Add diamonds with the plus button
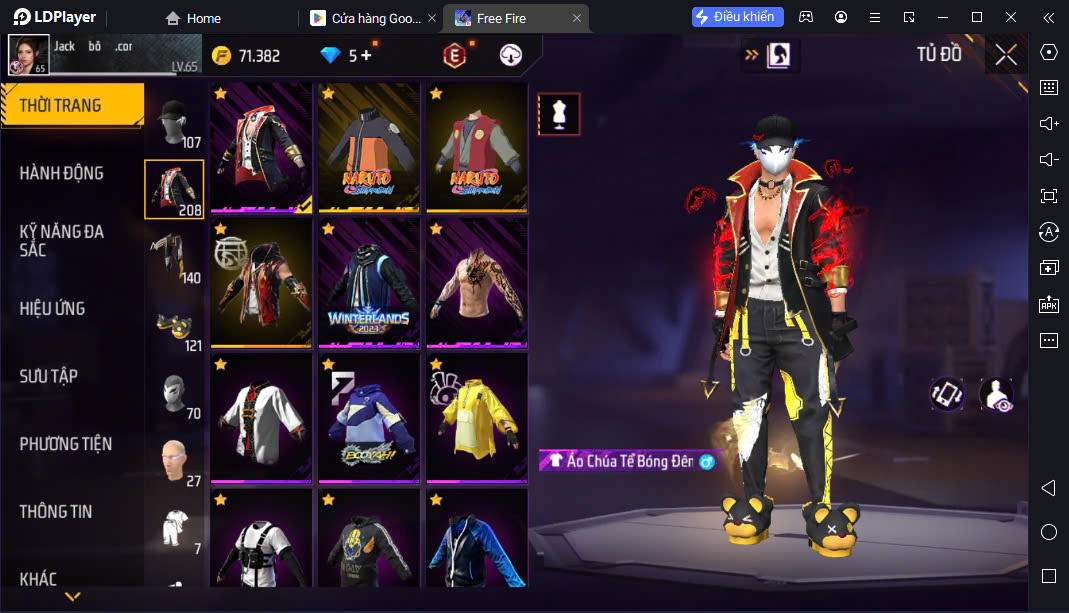Viewport: 1069px width, 613px height. (x=366, y=55)
